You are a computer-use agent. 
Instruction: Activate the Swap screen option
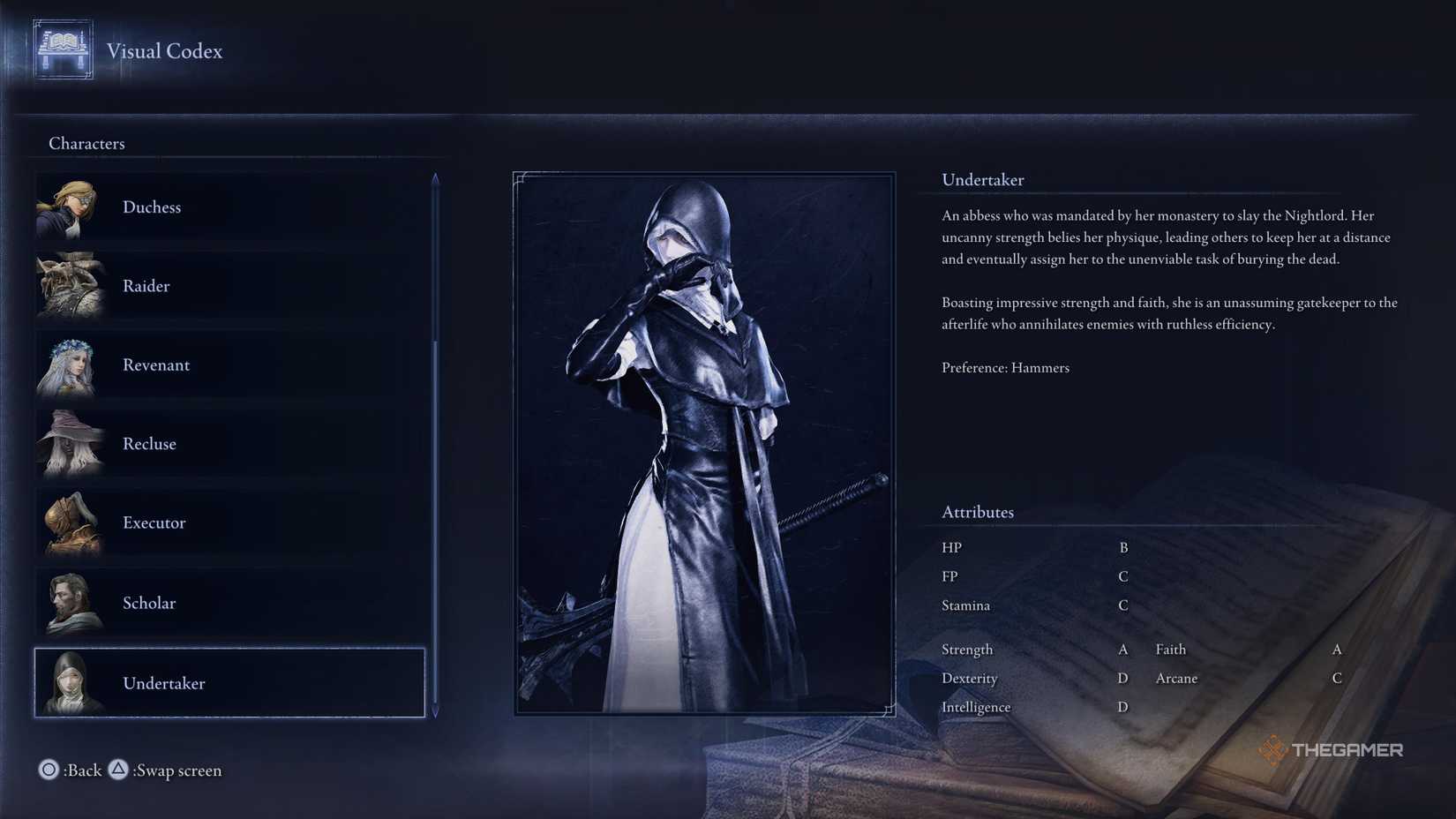coord(176,770)
